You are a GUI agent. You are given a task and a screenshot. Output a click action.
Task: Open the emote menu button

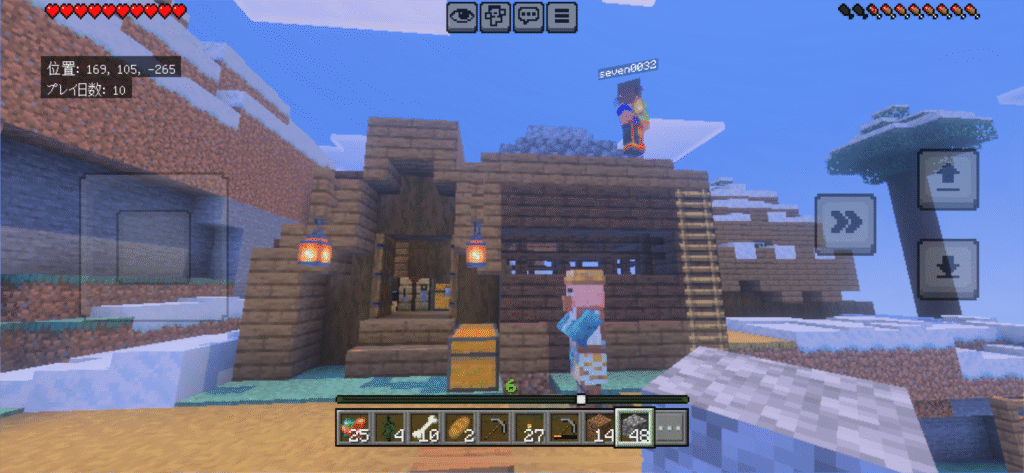(495, 17)
